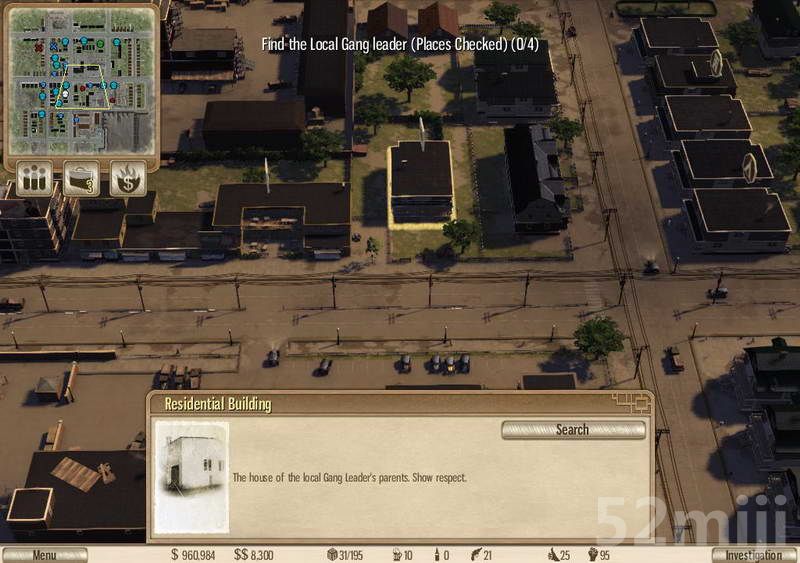Image resolution: width=800 pixels, height=563 pixels.
Task: Open the Investigation panel
Action: pos(754,555)
